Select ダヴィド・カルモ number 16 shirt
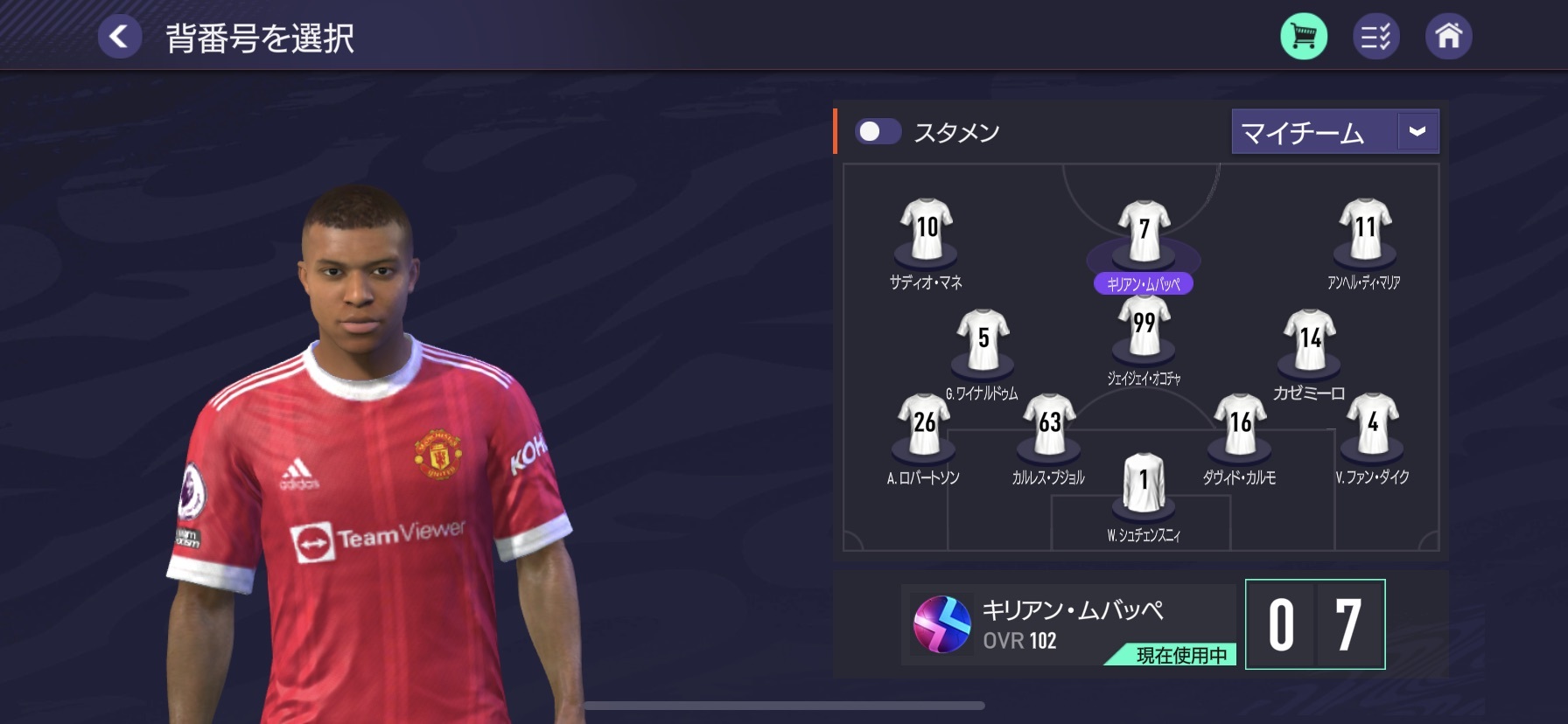1568x724 pixels. pos(1240,425)
